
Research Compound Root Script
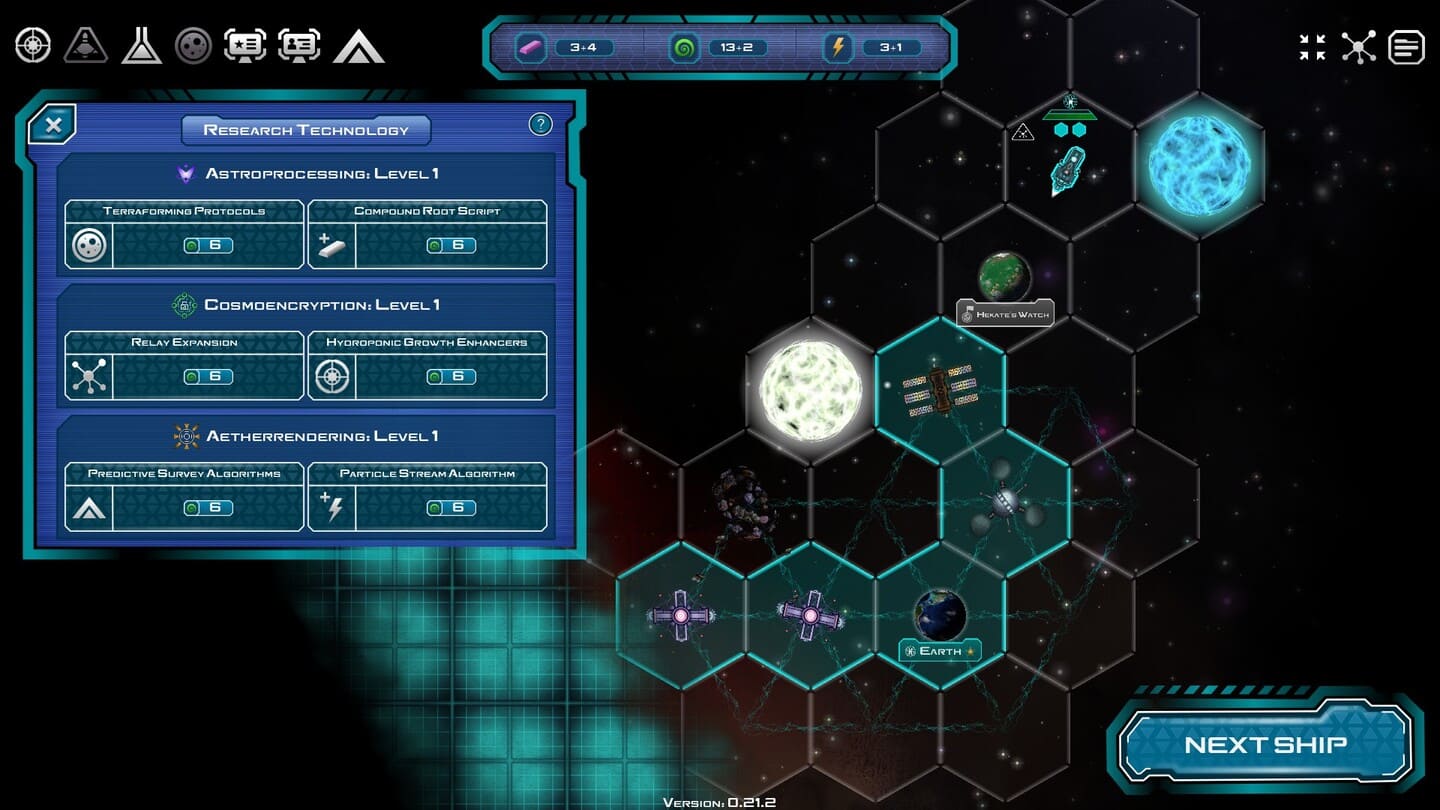coord(427,236)
